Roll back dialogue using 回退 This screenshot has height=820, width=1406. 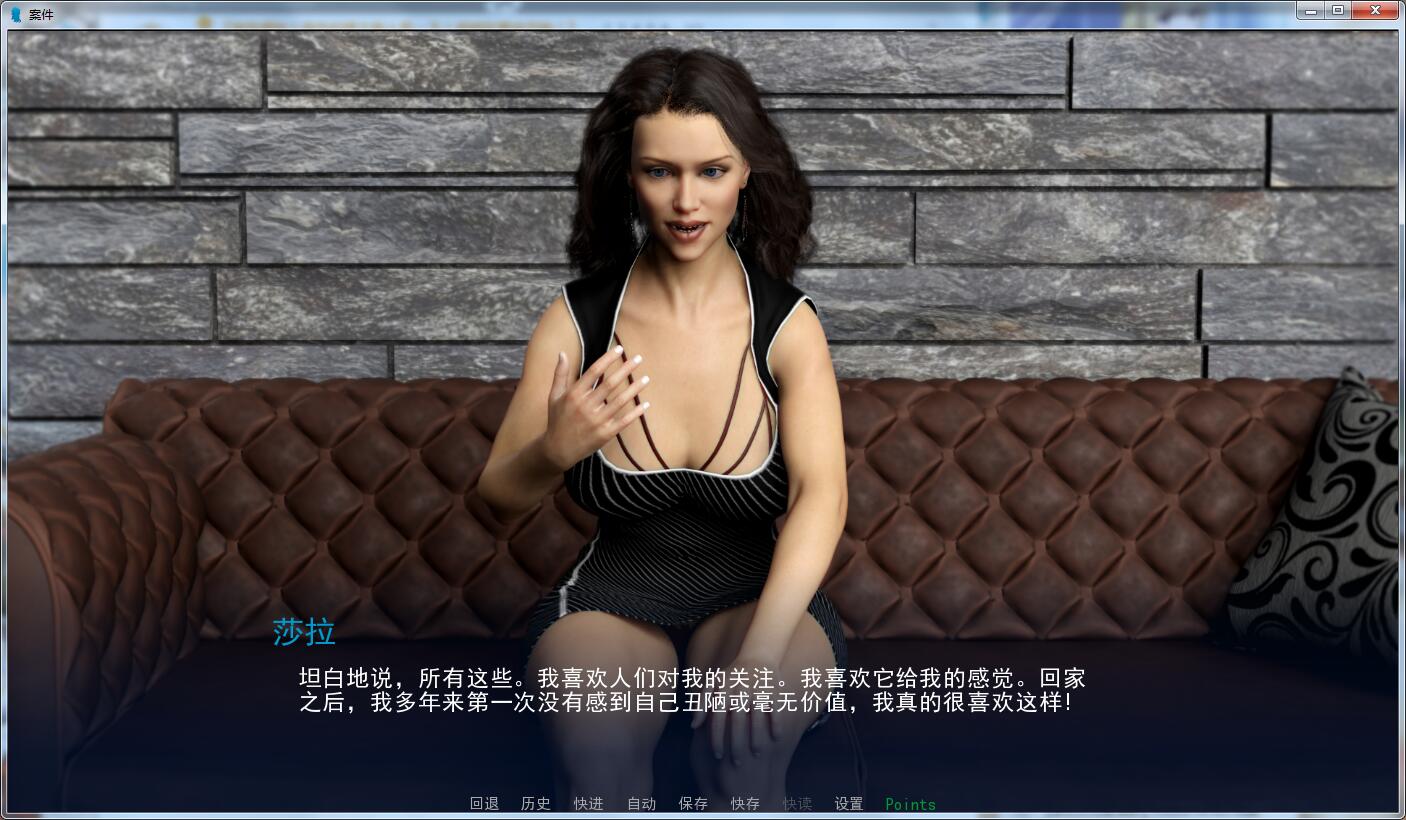coord(484,803)
